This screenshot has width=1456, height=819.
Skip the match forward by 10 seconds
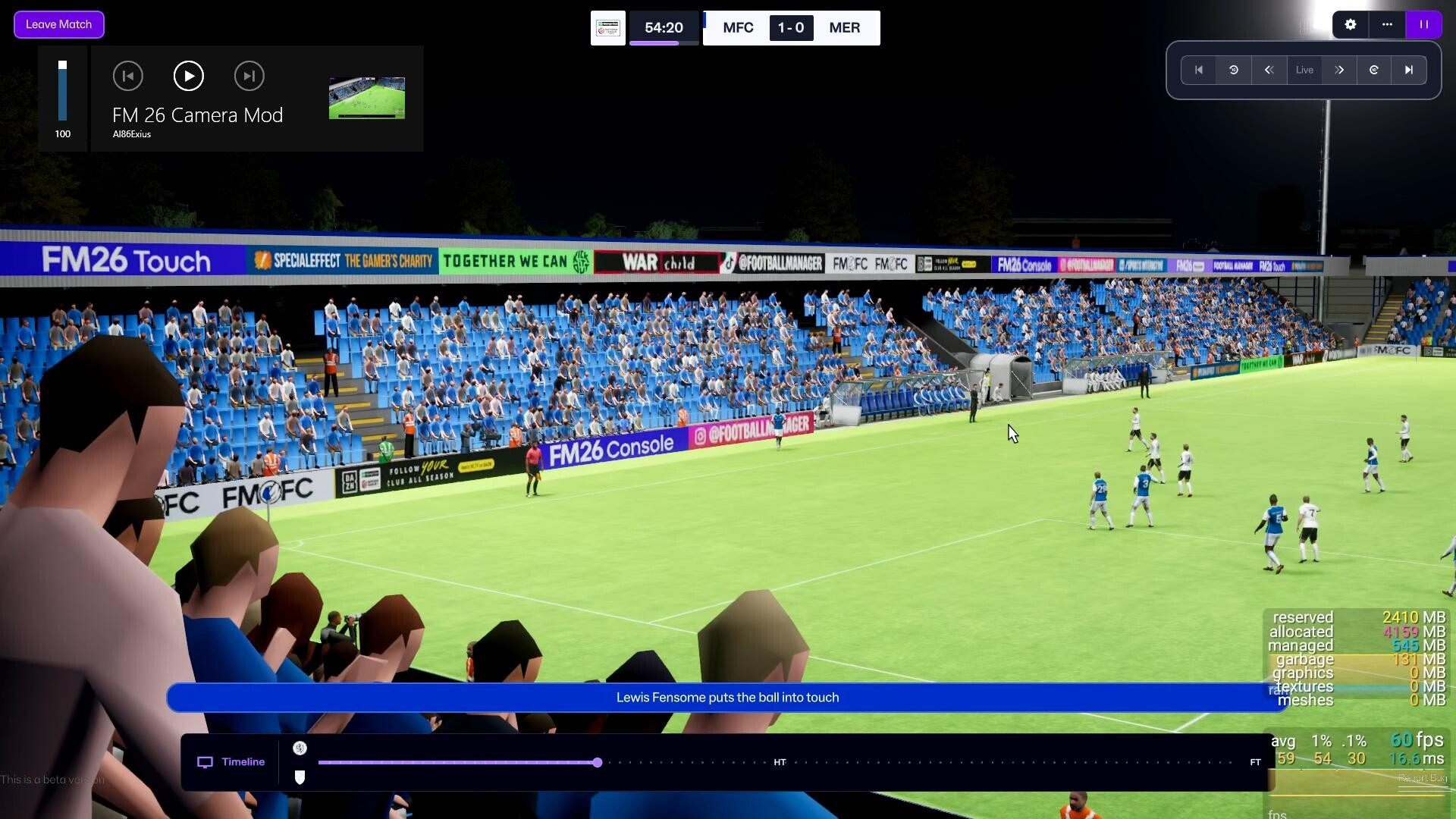click(1374, 70)
